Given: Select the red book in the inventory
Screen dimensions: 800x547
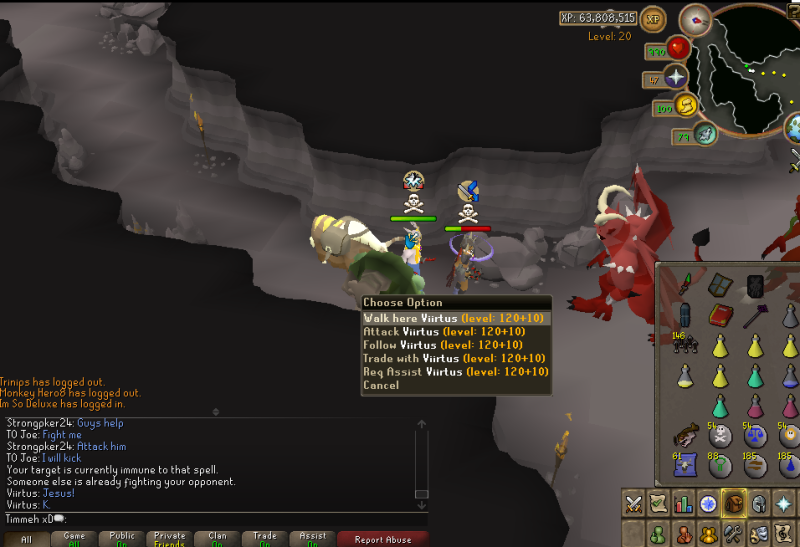Looking at the screenshot, I should [721, 317].
